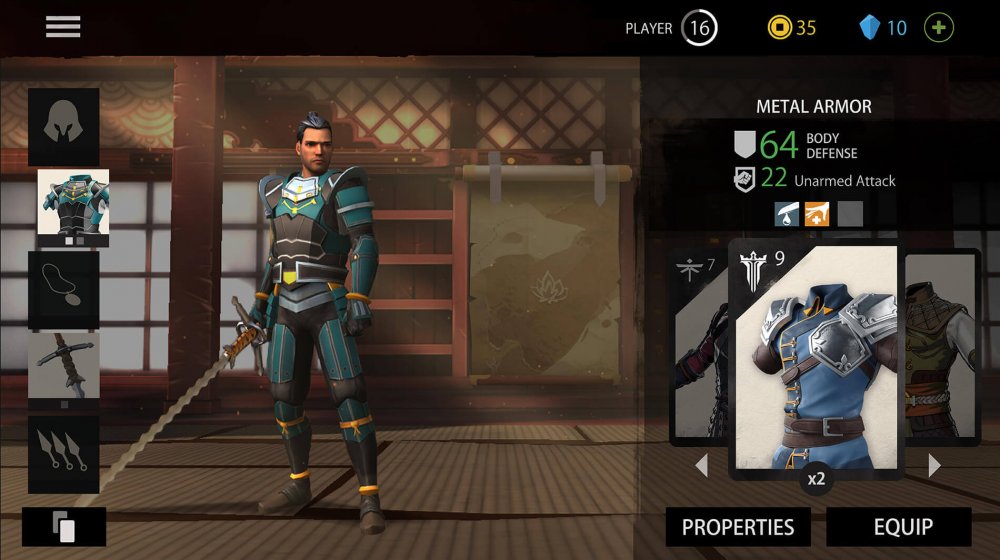
Task: Open Properties of Metal Armor
Action: point(738,527)
